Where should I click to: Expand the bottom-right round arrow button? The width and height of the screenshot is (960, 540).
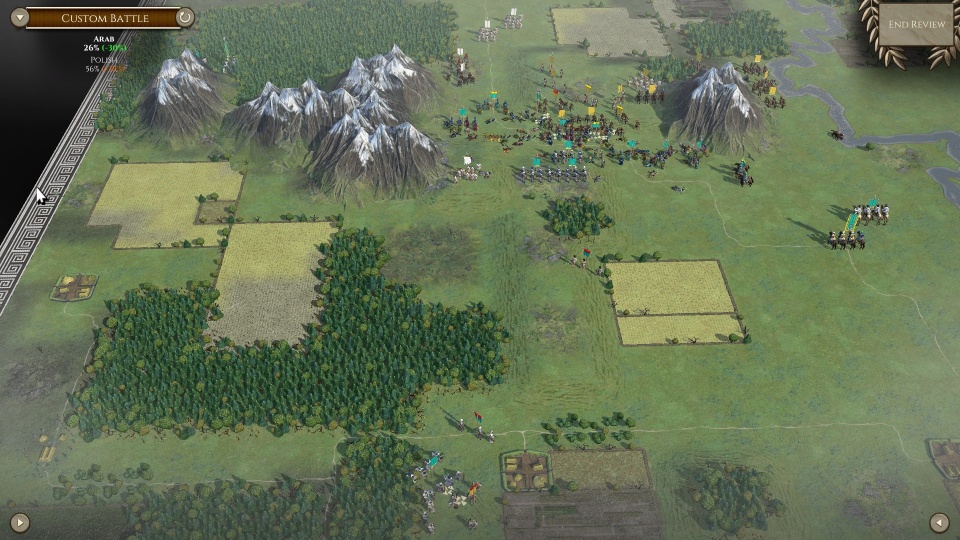click(939, 521)
